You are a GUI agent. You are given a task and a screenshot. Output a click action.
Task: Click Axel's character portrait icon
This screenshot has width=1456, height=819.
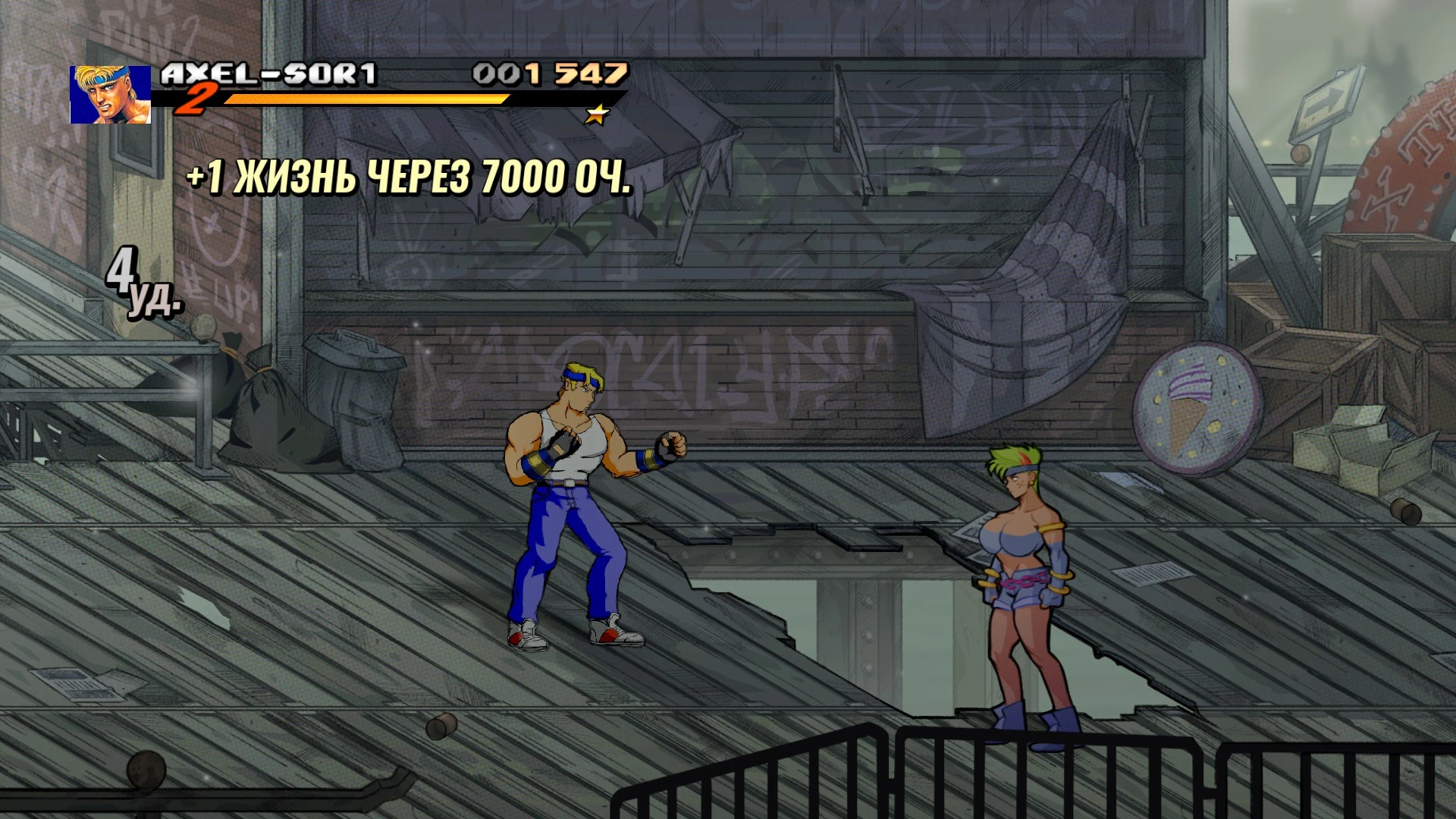click(111, 93)
